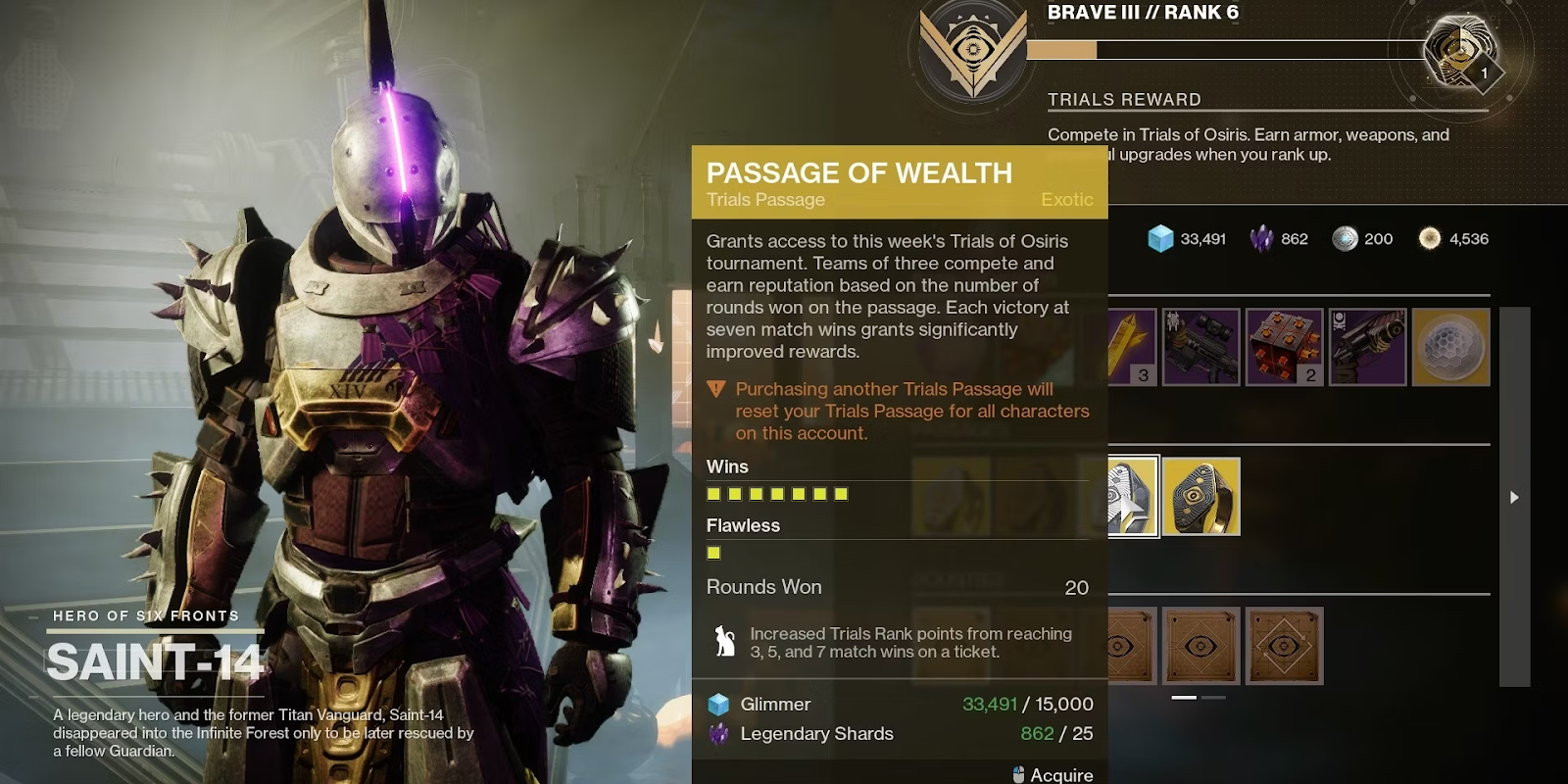Screen dimensions: 1568x784
Task: Select the highlighted silver Passage of Wealth card
Action: click(1133, 496)
